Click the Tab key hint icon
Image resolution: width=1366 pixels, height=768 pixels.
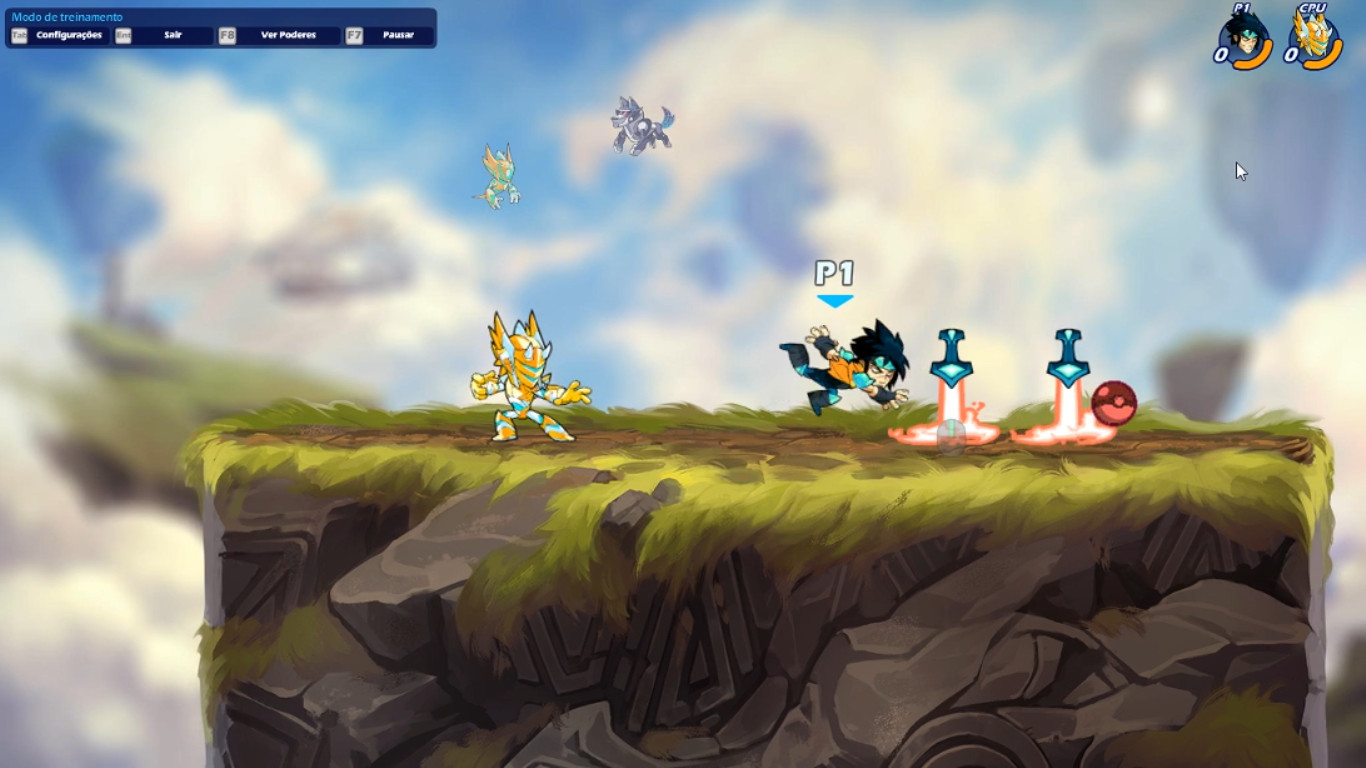tap(22, 34)
